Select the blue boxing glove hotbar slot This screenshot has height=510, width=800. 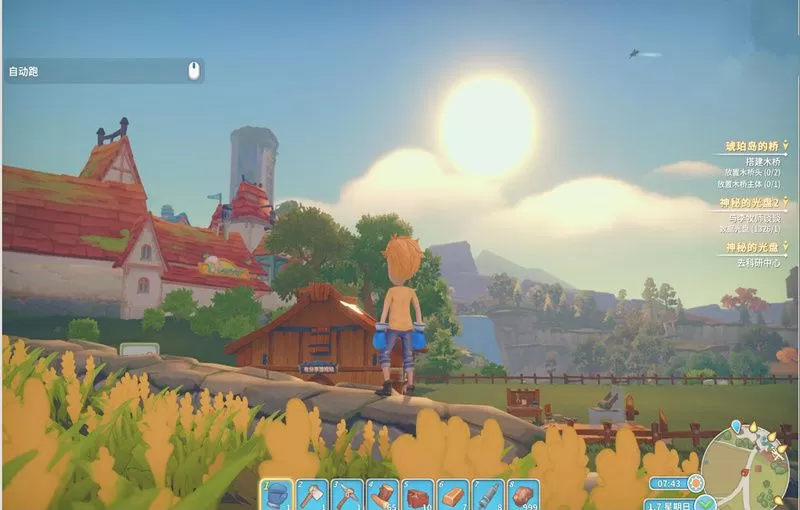click(x=277, y=495)
